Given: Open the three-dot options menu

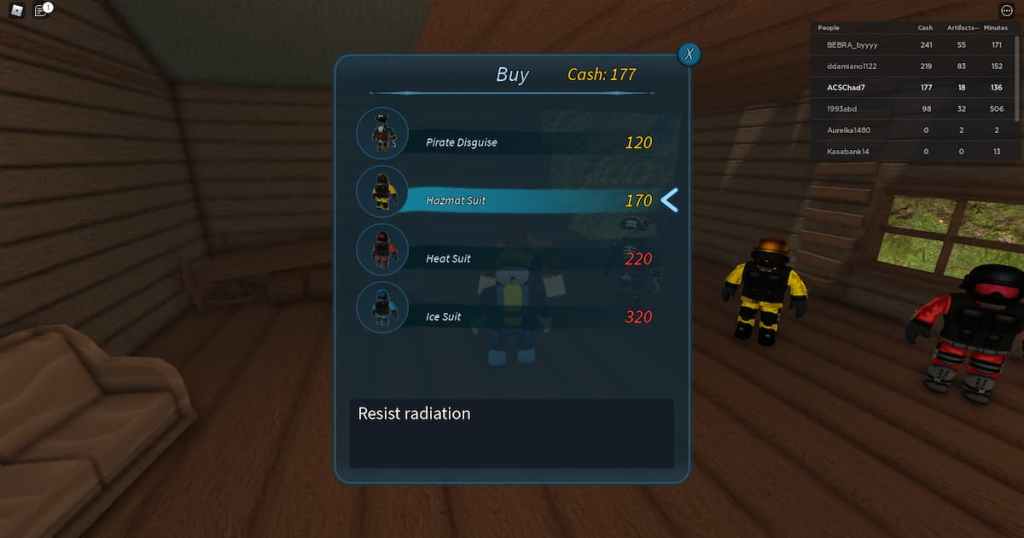Looking at the screenshot, I should pos(1006,11).
